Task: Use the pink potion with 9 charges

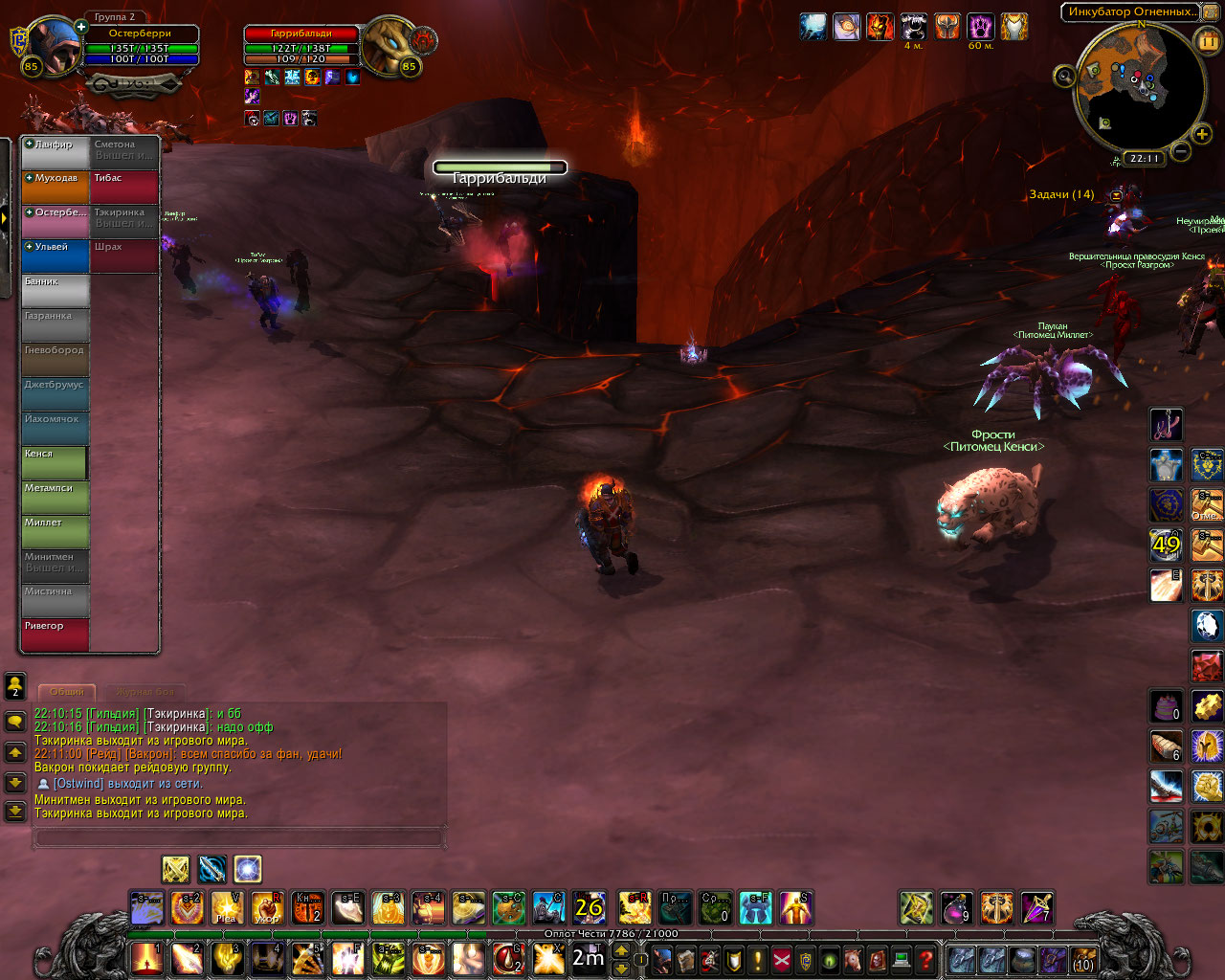Action: click(956, 907)
